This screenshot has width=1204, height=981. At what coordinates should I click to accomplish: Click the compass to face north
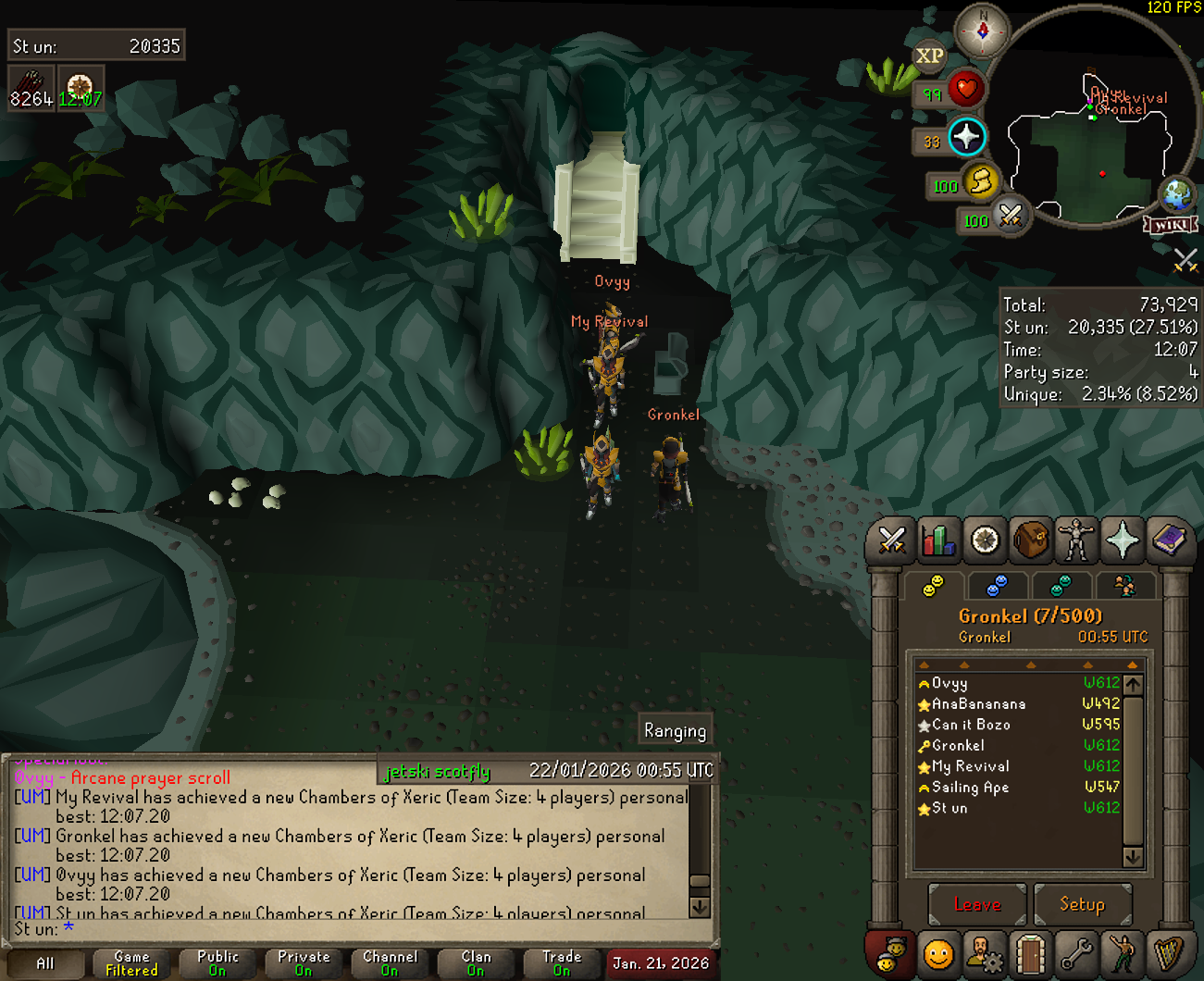[x=982, y=31]
